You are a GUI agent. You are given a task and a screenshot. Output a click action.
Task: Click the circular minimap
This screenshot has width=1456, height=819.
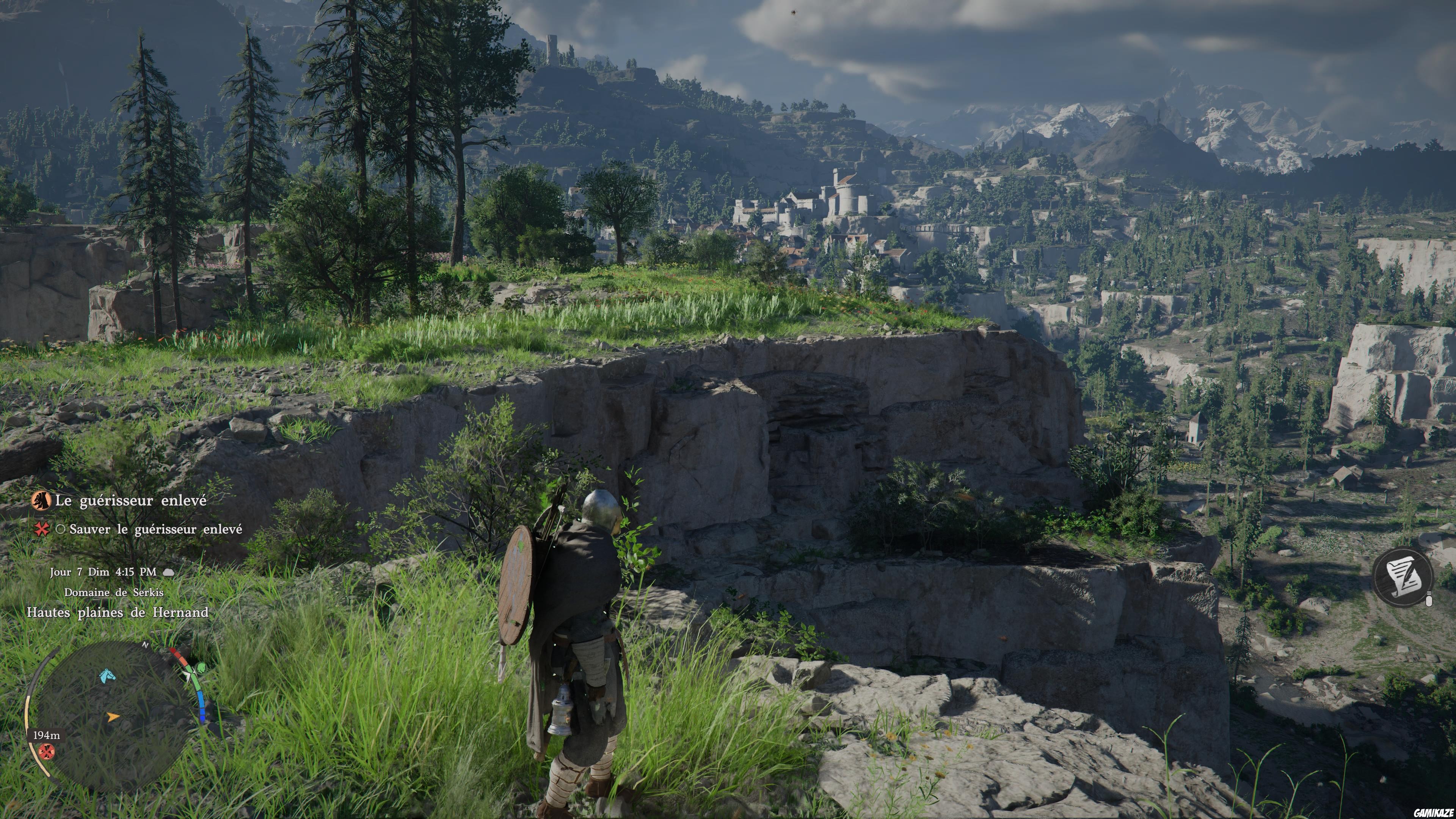(113, 715)
